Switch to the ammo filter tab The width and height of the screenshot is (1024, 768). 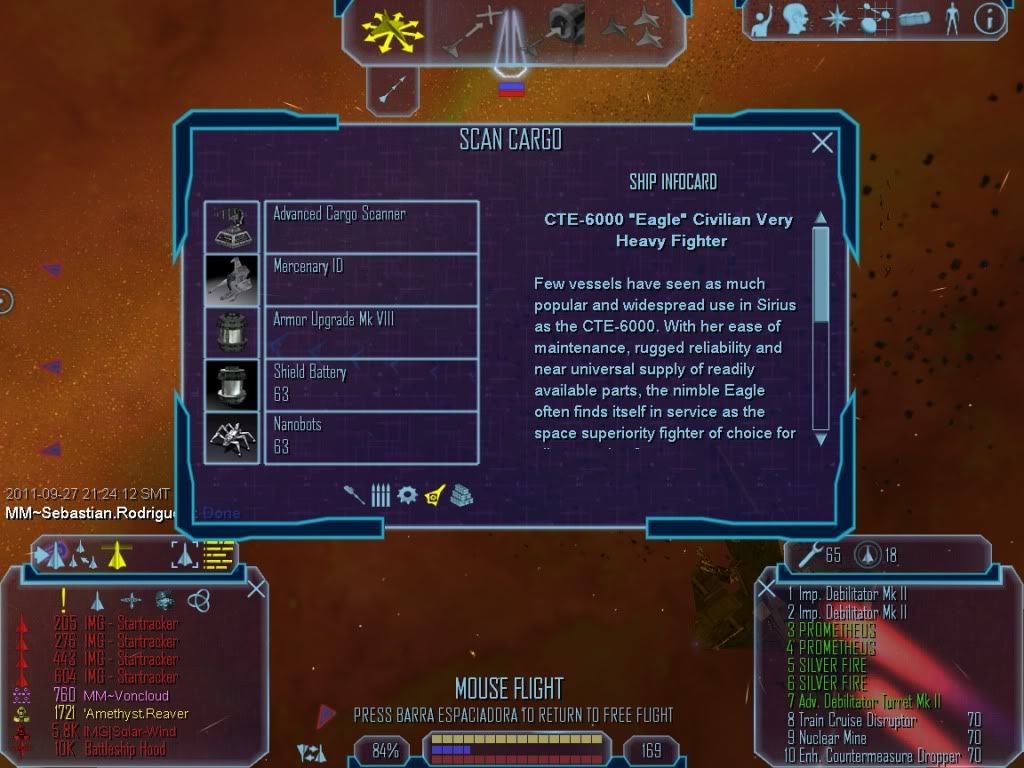pyautogui.click(x=380, y=495)
